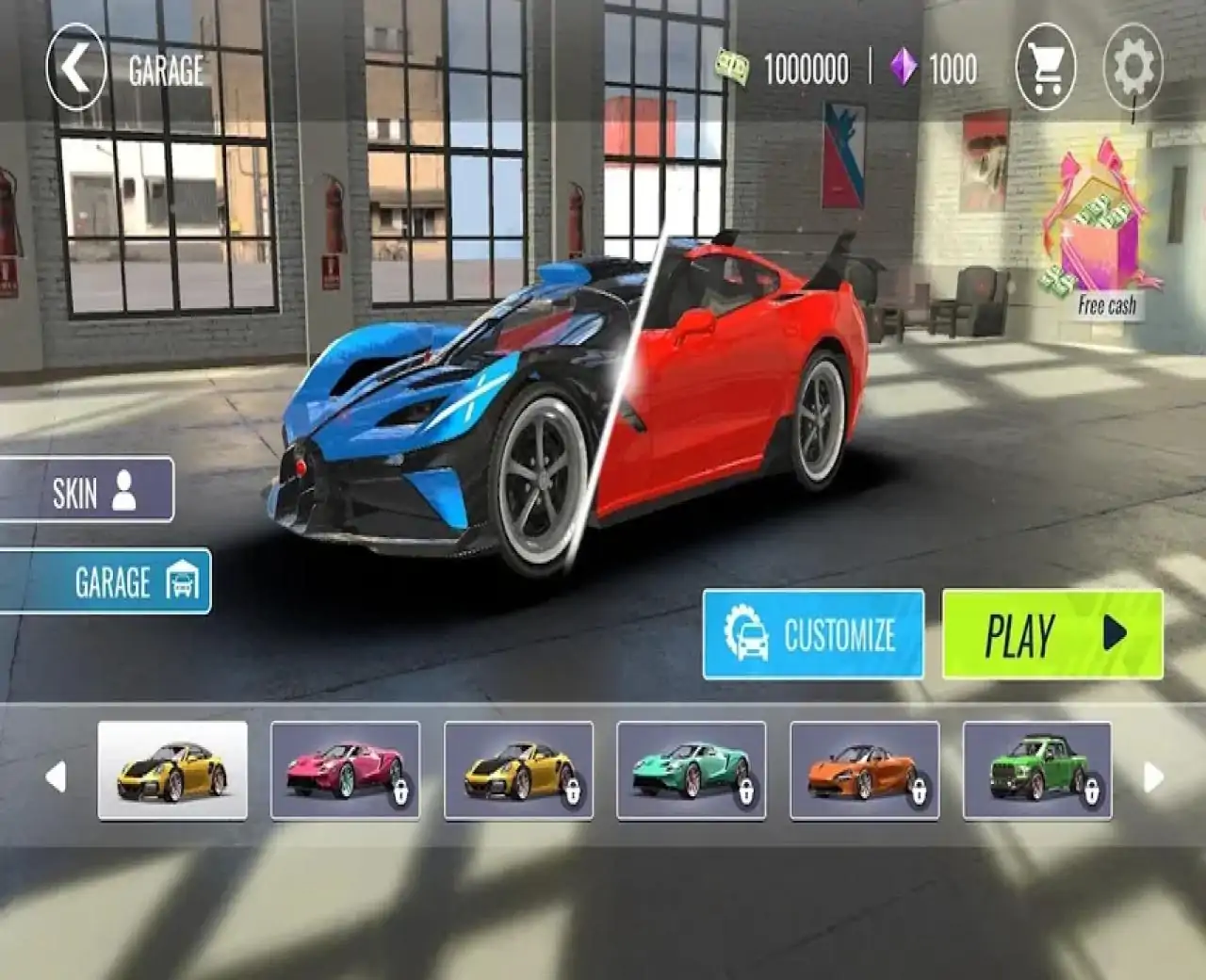Select the unlocked yellow car thumbnail
The height and width of the screenshot is (980, 1206).
pos(172,770)
